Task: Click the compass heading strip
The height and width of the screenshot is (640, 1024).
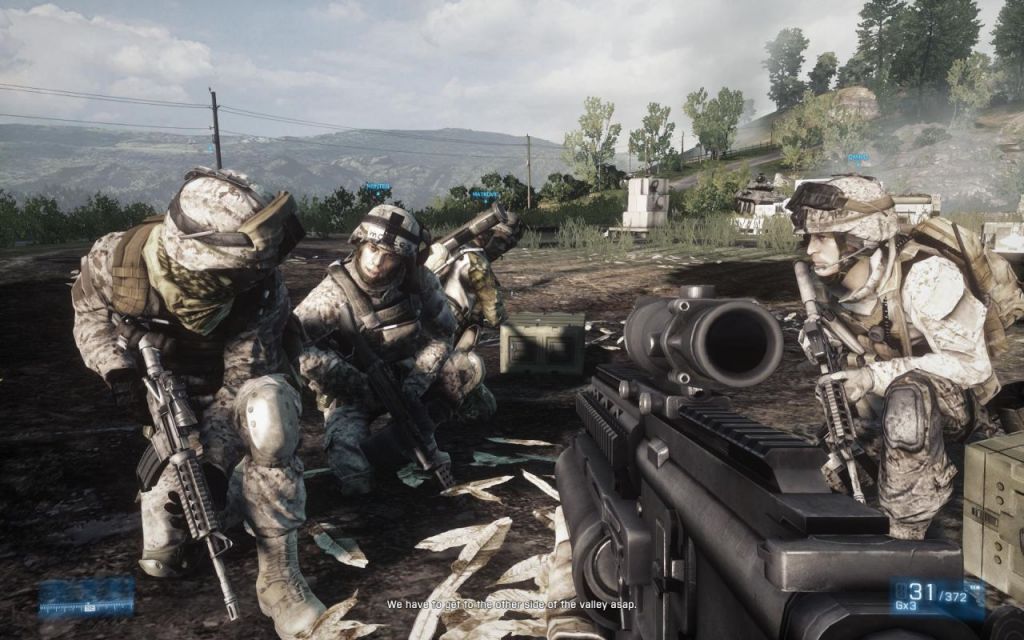Action: click(x=86, y=598)
